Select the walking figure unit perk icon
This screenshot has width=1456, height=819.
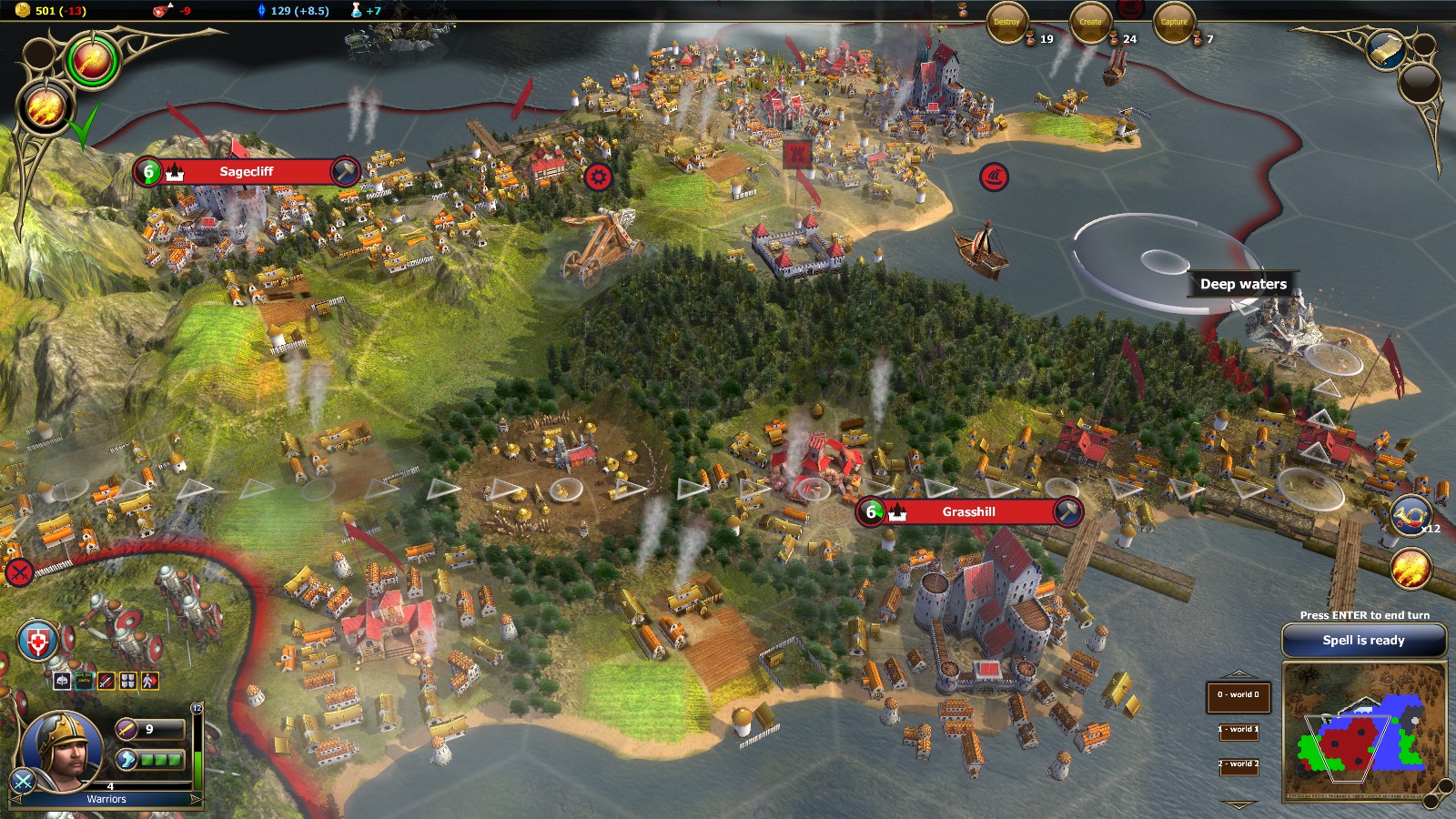pos(150,681)
